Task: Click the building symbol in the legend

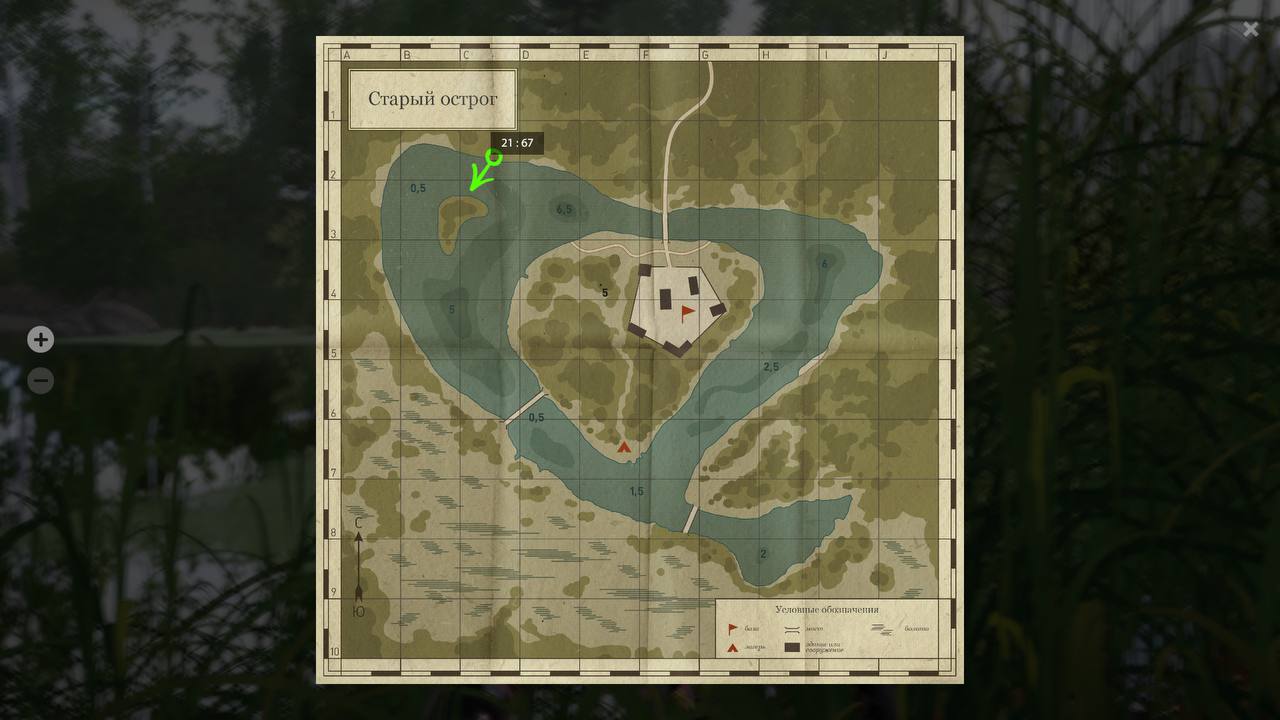Action: (x=791, y=647)
